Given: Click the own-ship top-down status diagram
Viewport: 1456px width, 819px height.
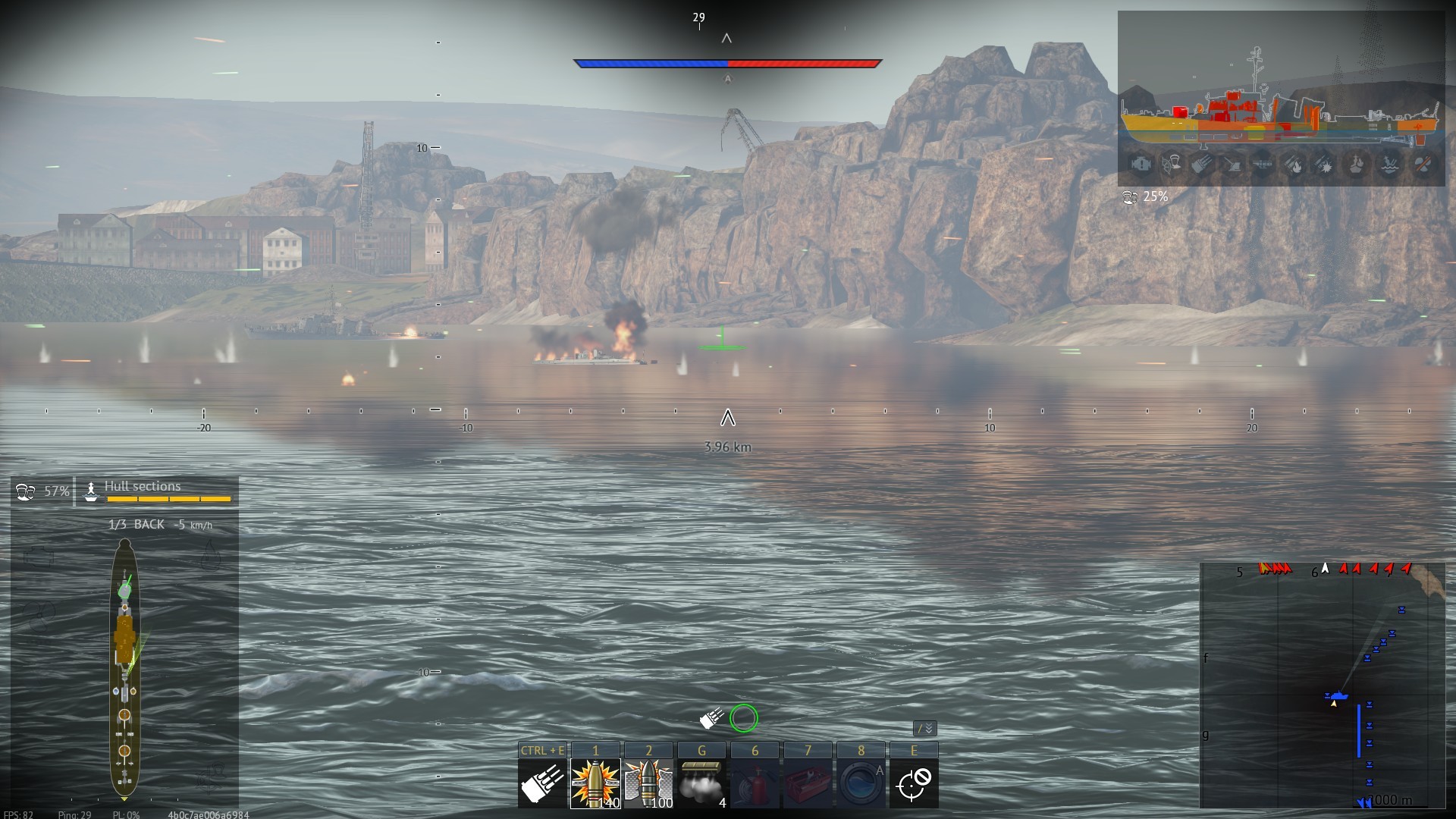Looking at the screenshot, I should [x=124, y=667].
